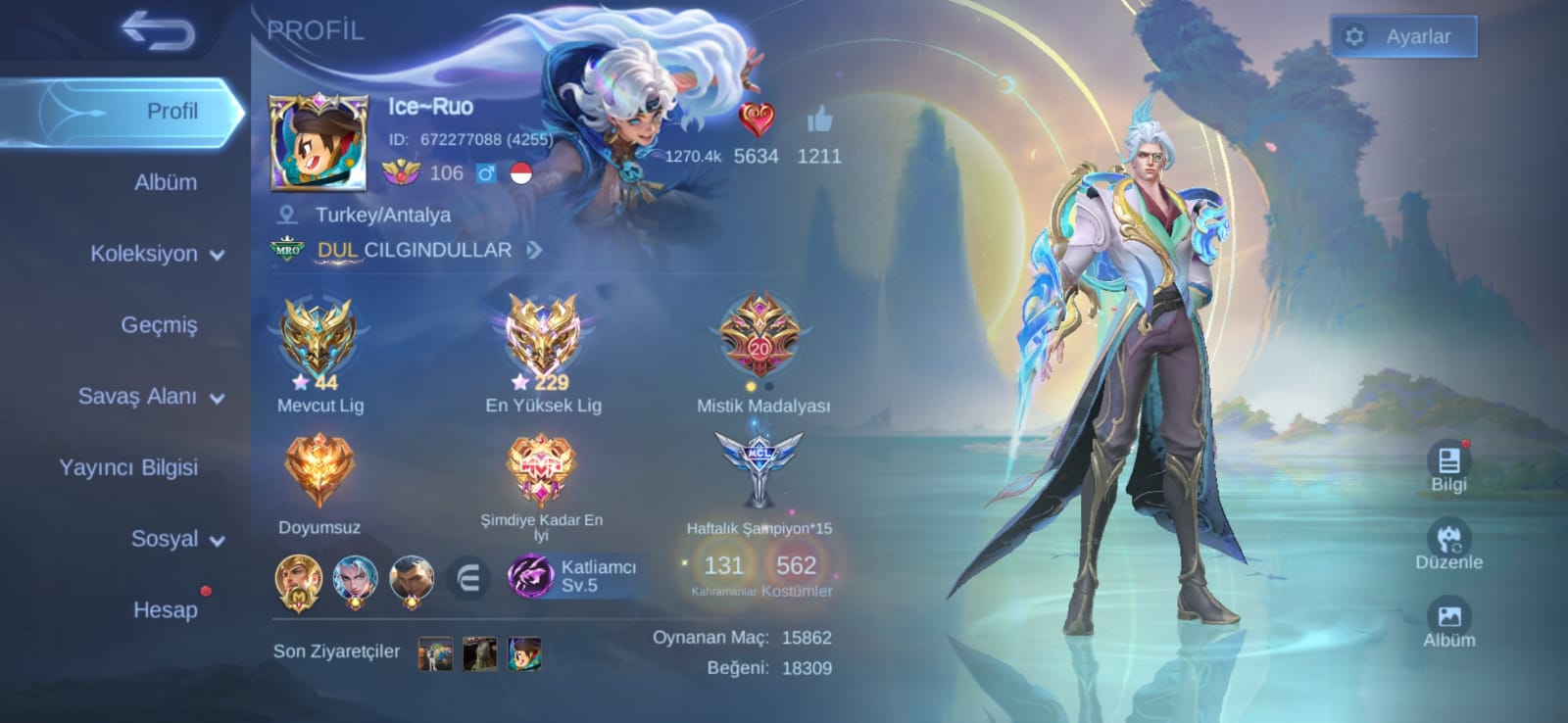Expand the Savaş Alanı section
1568x723 pixels.
[x=151, y=397]
